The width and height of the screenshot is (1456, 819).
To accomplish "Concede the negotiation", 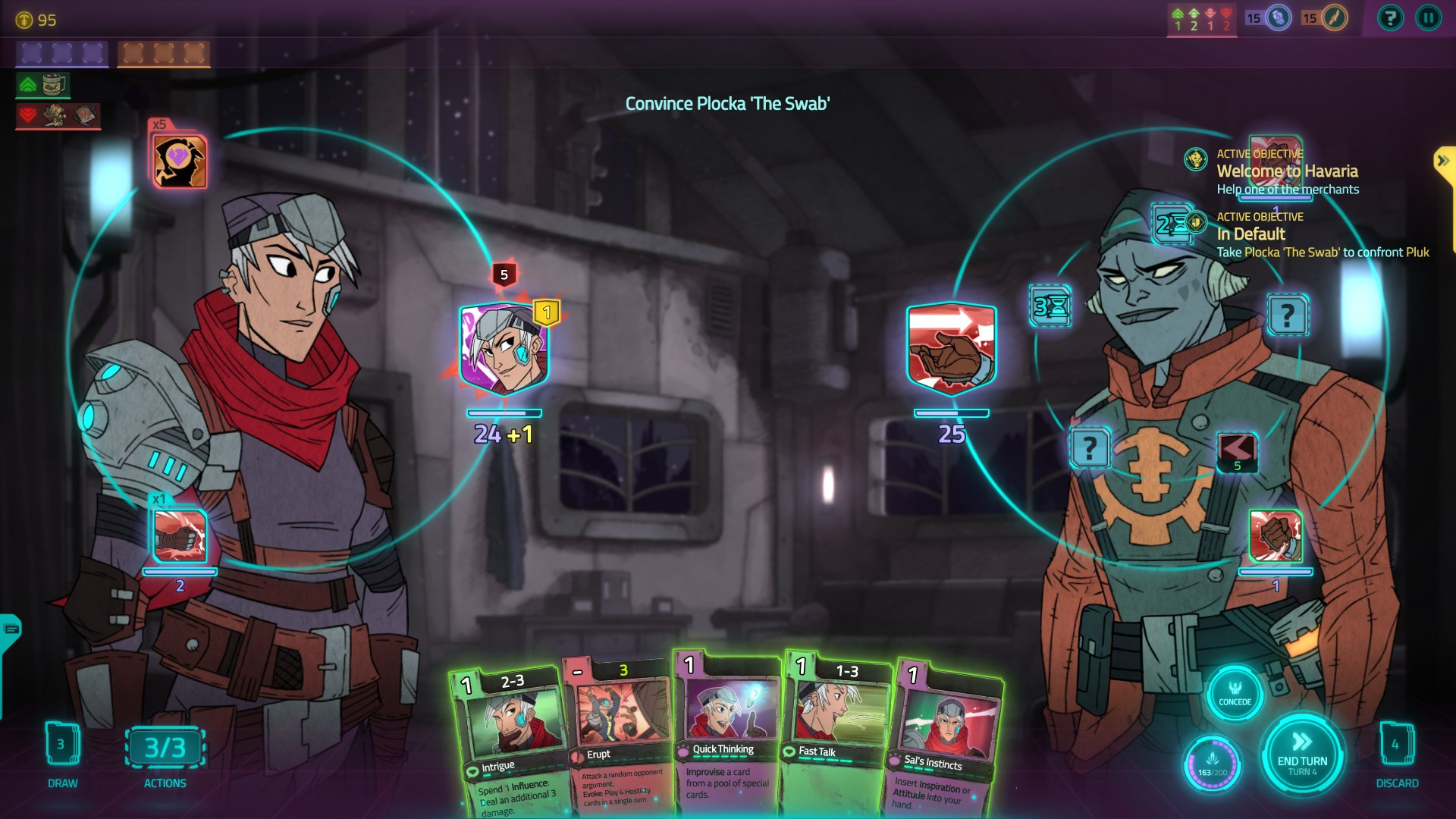I will pyautogui.click(x=1235, y=693).
